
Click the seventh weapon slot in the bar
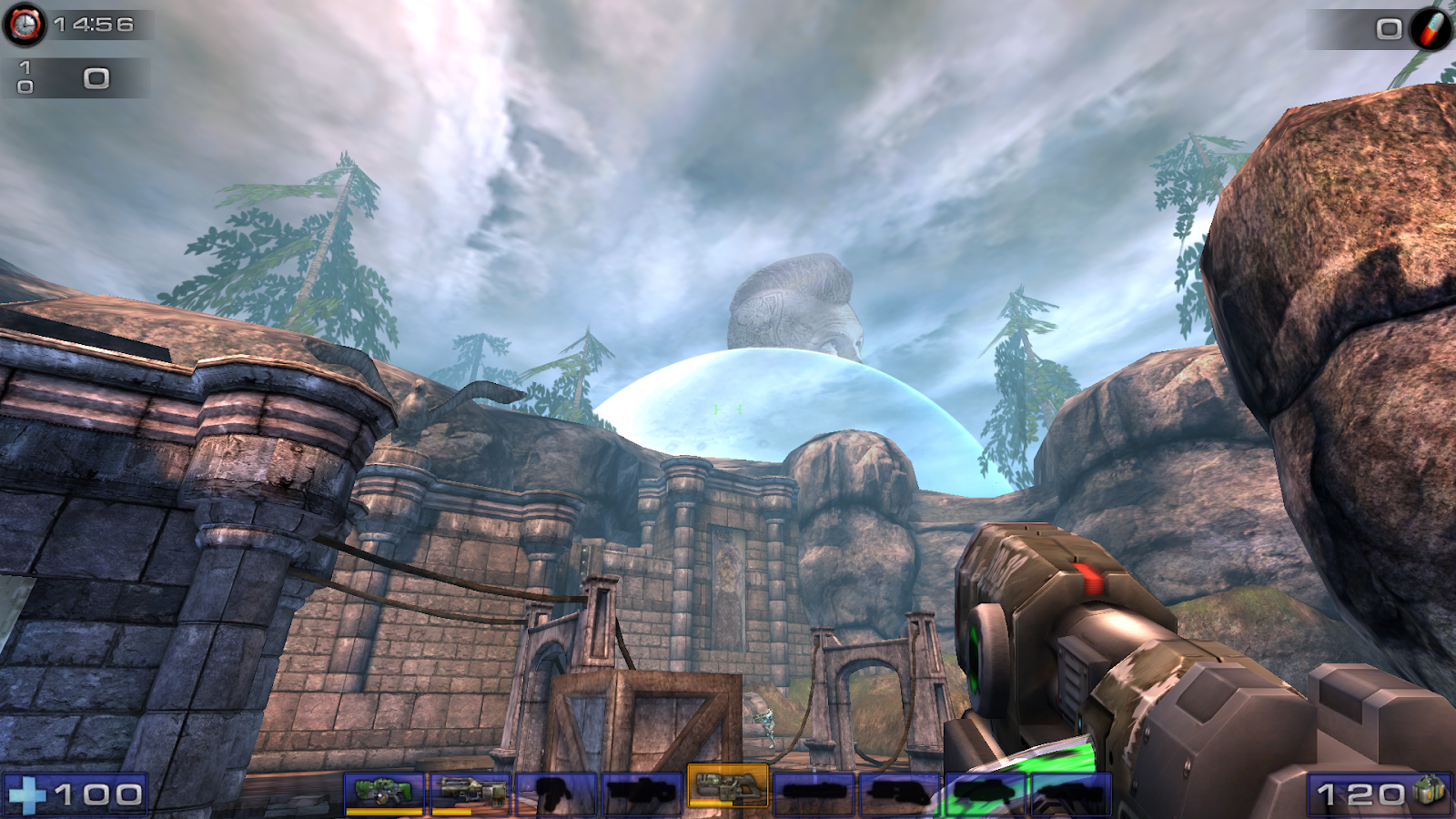click(901, 790)
